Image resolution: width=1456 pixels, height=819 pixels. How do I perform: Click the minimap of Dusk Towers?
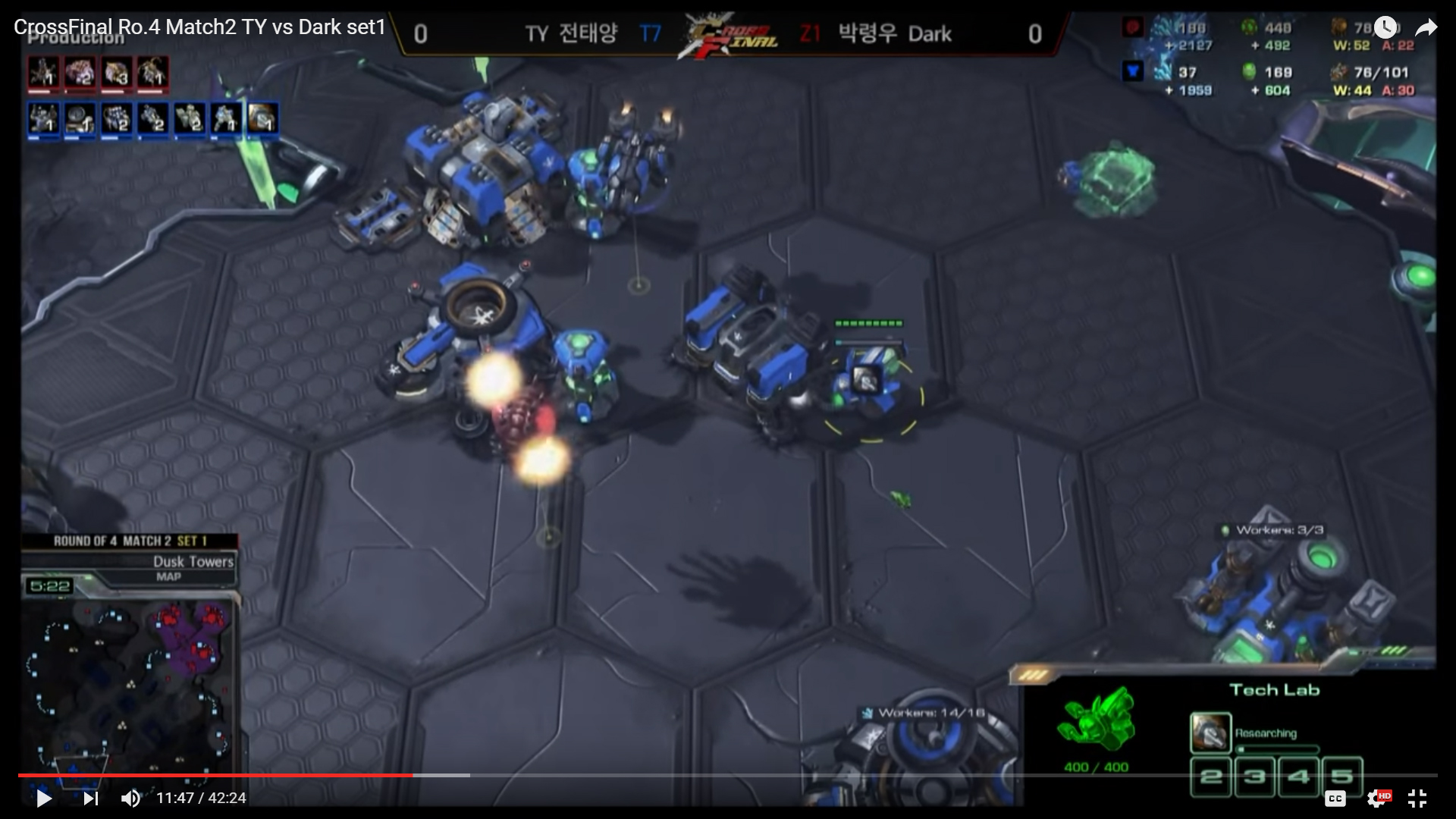tap(129, 682)
